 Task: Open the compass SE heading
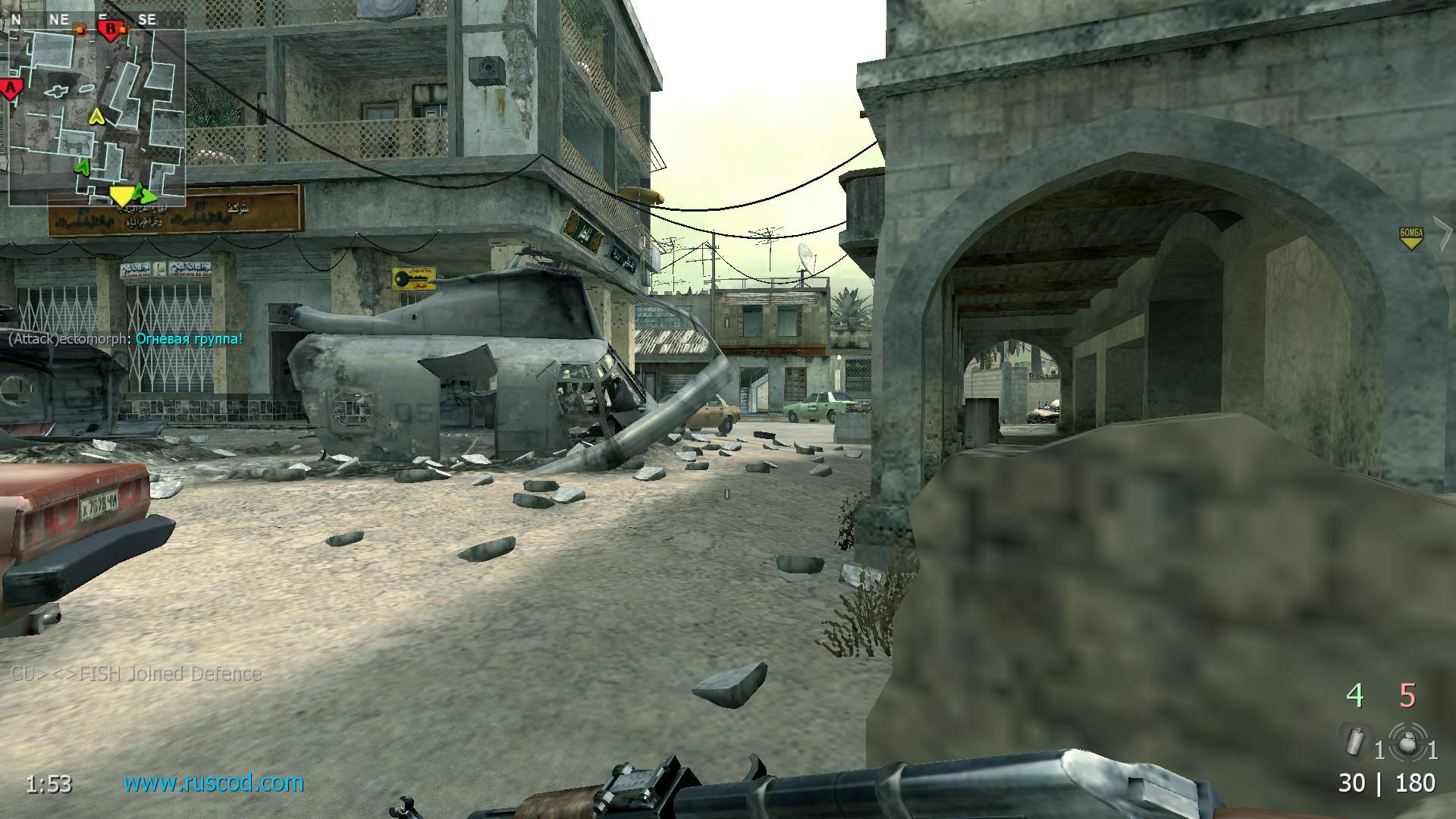click(x=147, y=18)
